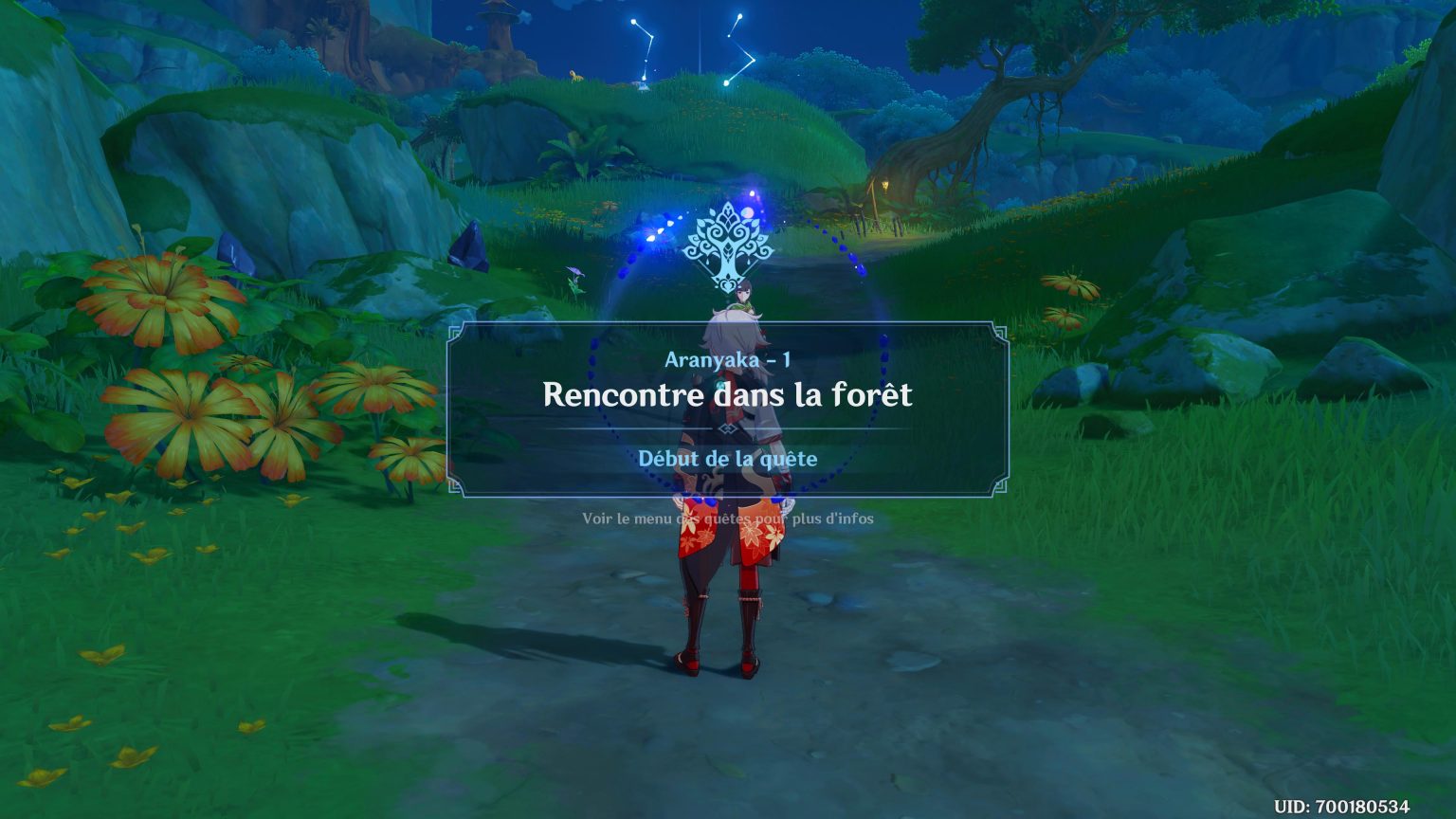Image resolution: width=1456 pixels, height=819 pixels.
Task: Click 'Voir le menu des quêtes pour plus d'infos'
Action: [x=727, y=519]
